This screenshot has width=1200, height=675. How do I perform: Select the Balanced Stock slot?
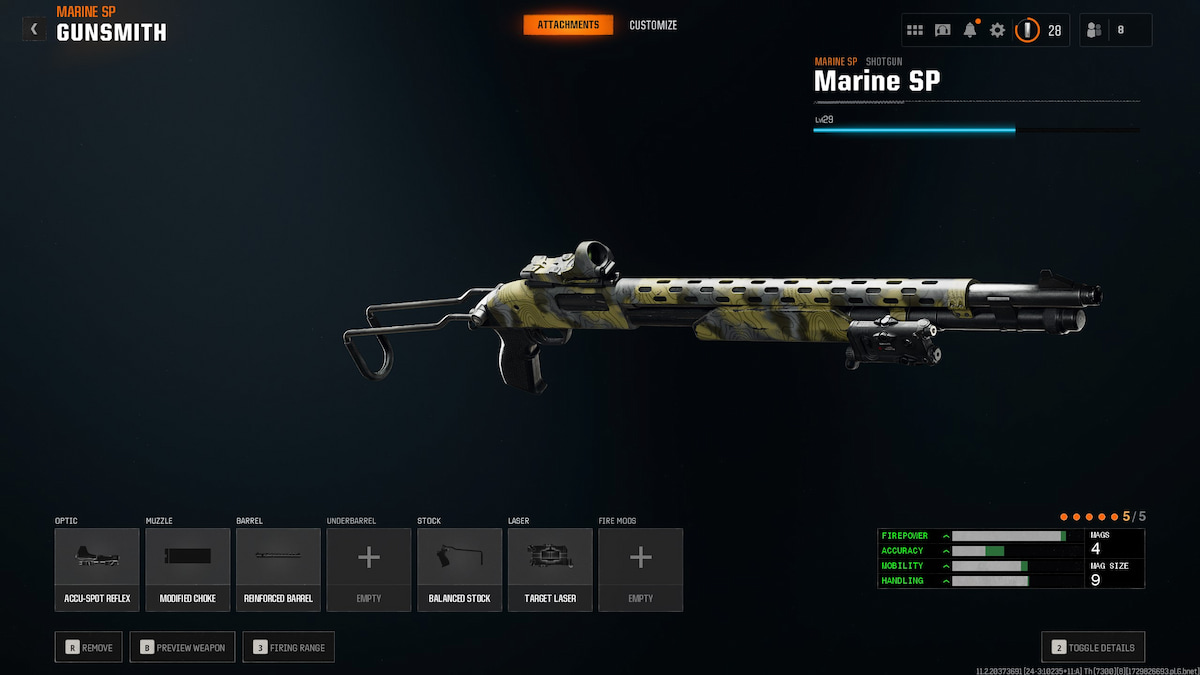[459, 569]
